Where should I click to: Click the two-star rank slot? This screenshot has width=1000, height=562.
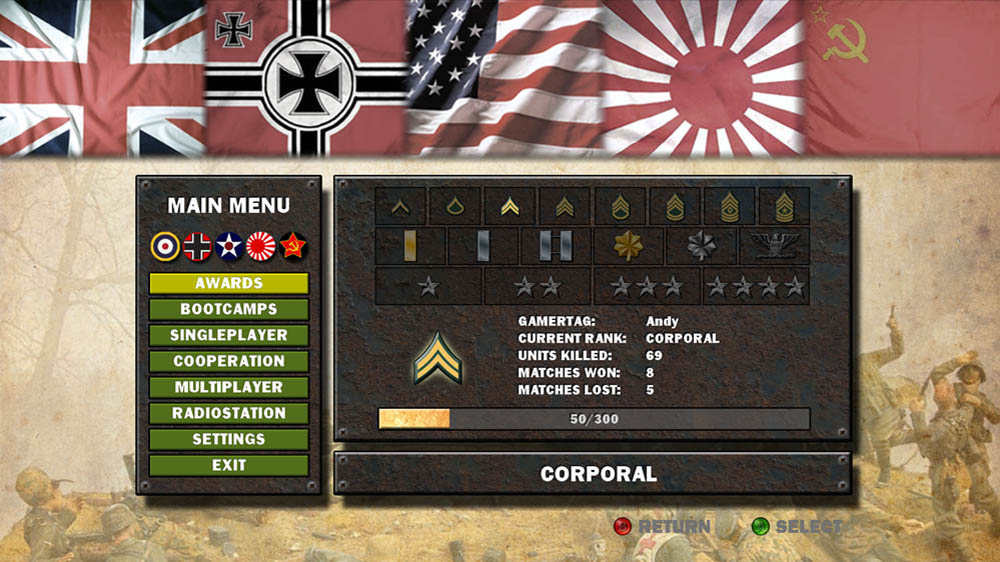[538, 287]
